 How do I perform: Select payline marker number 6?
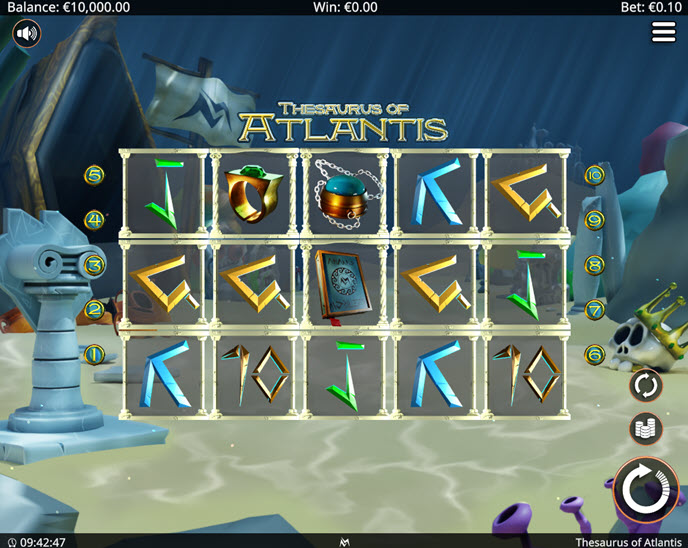point(594,354)
